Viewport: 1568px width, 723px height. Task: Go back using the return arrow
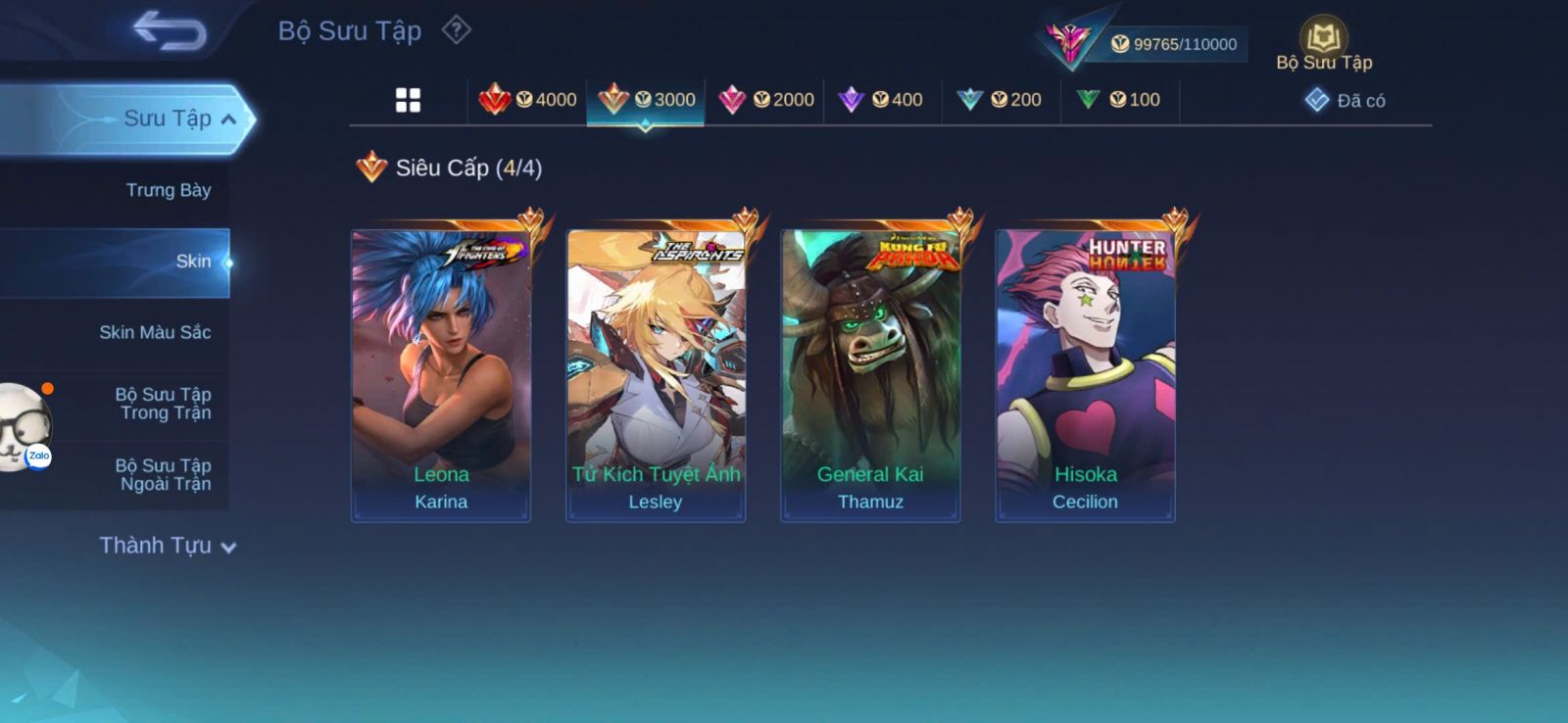(170, 30)
